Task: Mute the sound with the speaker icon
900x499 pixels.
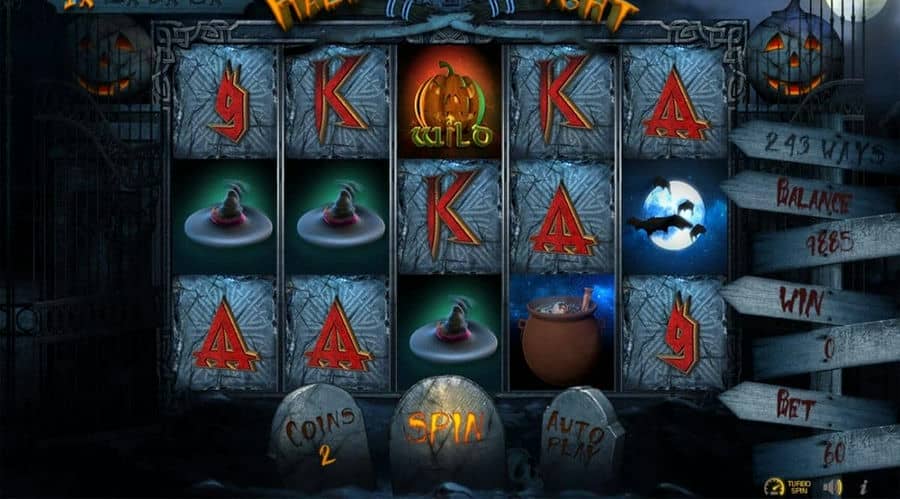Action: tap(832, 487)
